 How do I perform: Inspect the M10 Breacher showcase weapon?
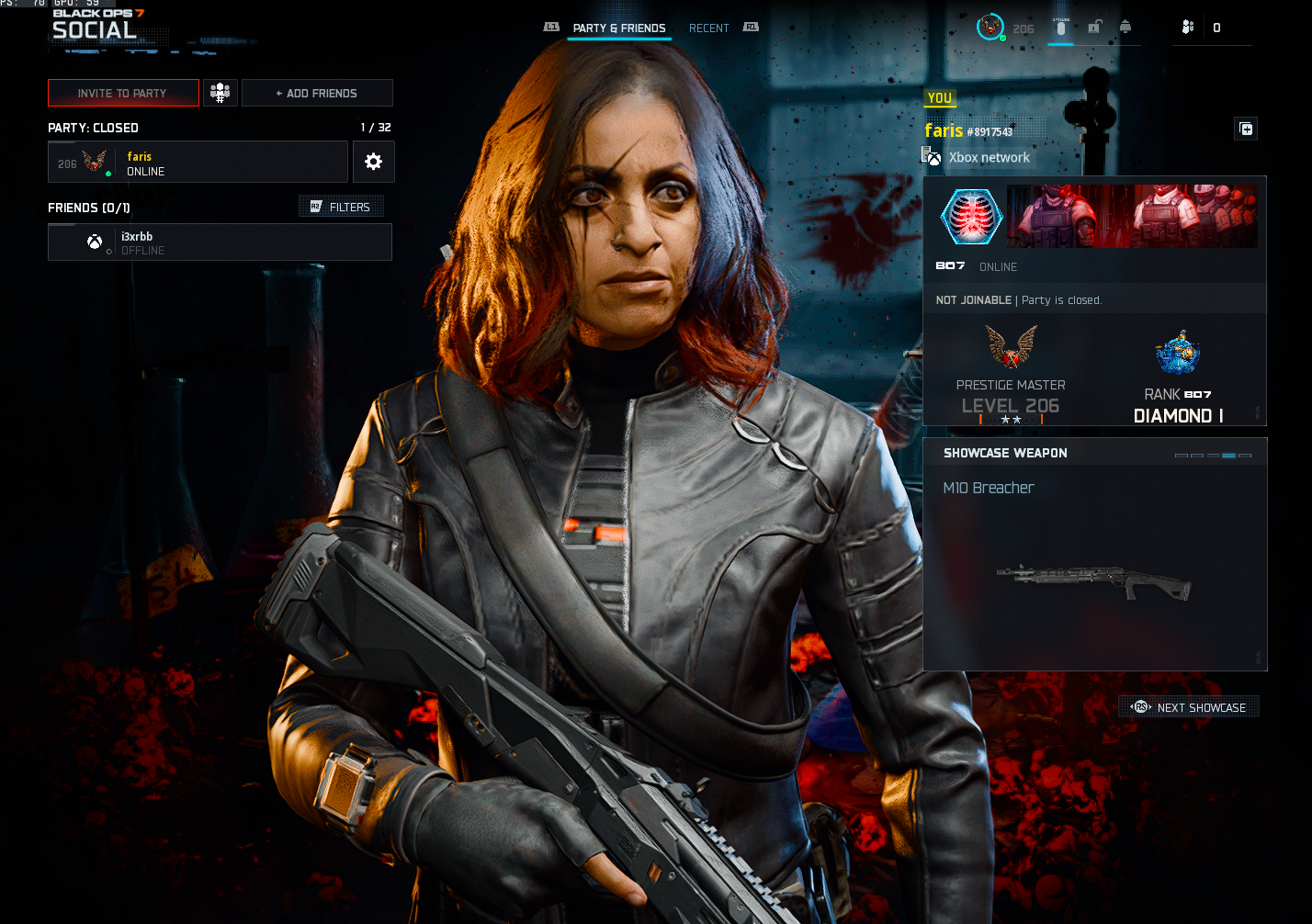(1094, 579)
